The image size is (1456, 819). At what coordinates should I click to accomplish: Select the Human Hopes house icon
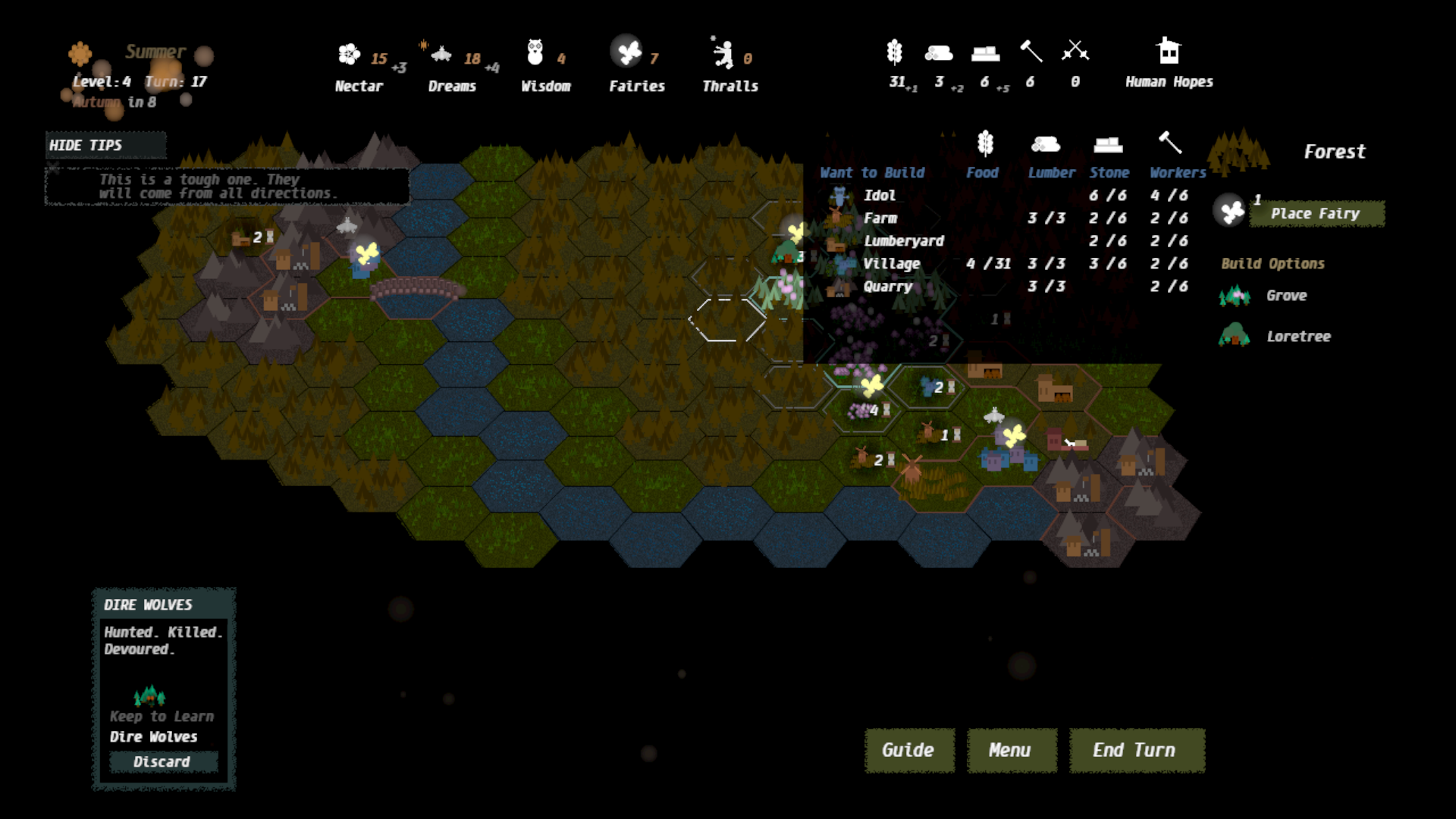pyautogui.click(x=1169, y=52)
